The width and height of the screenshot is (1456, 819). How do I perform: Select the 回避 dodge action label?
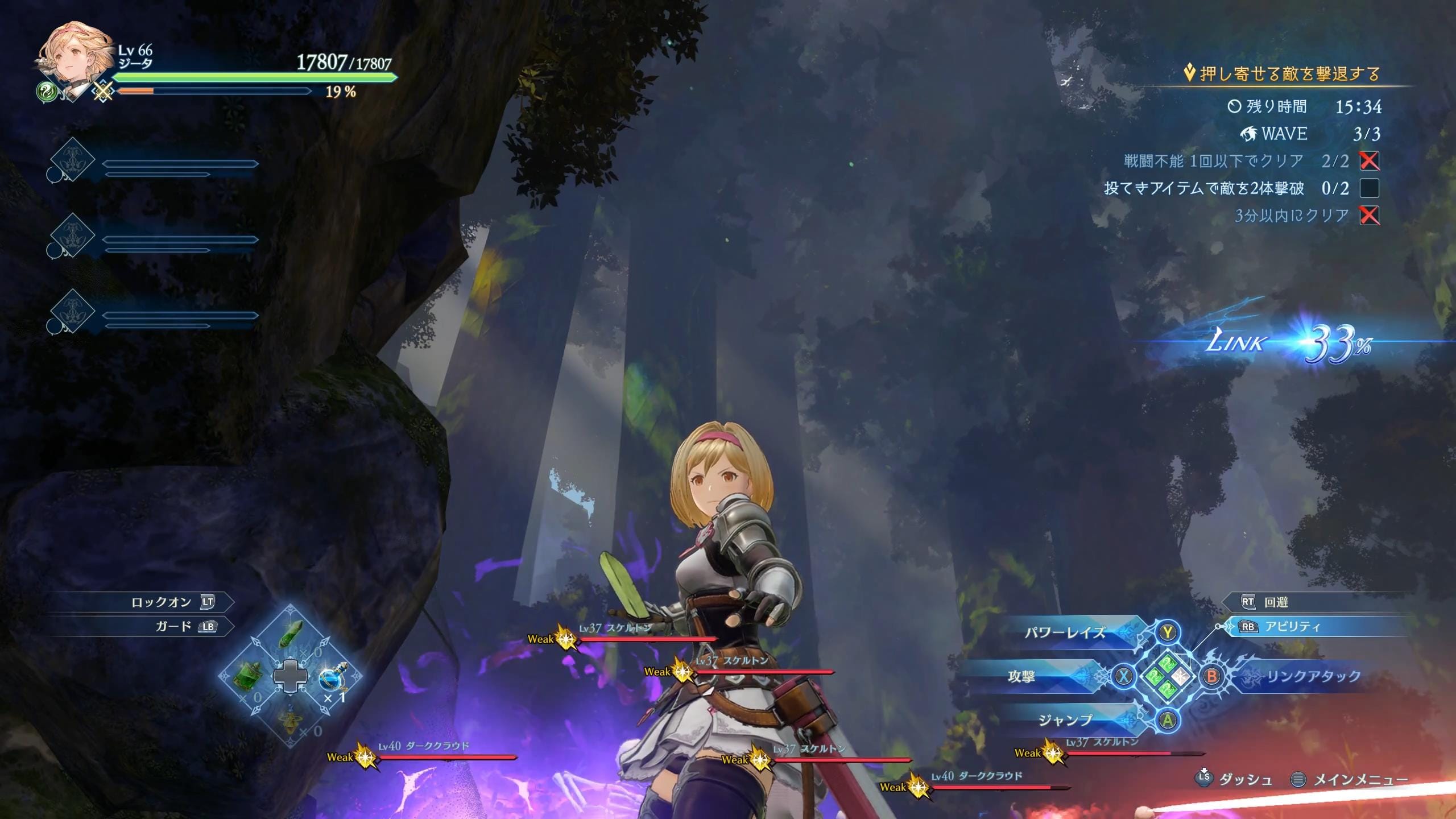[1276, 602]
